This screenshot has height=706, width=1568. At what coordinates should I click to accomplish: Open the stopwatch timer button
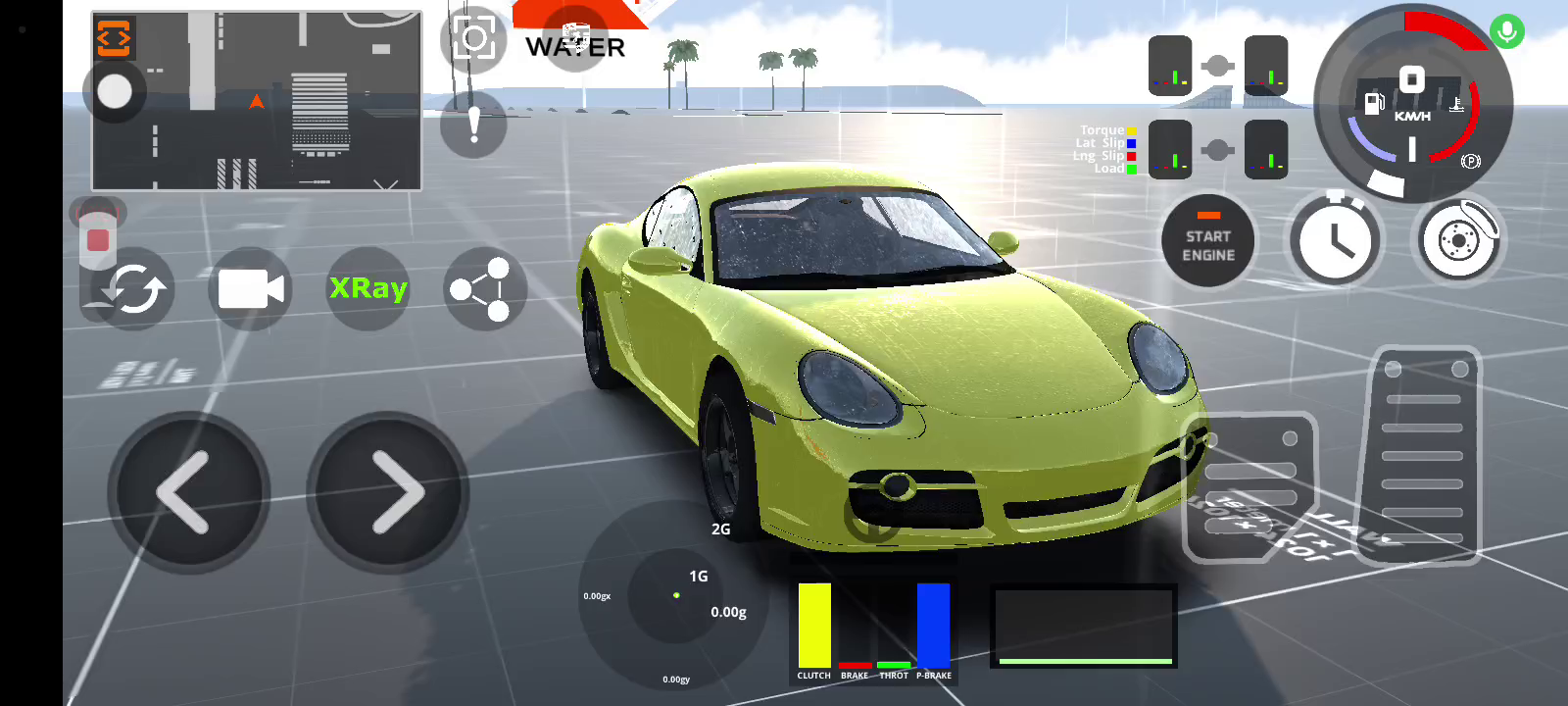[x=1335, y=241]
